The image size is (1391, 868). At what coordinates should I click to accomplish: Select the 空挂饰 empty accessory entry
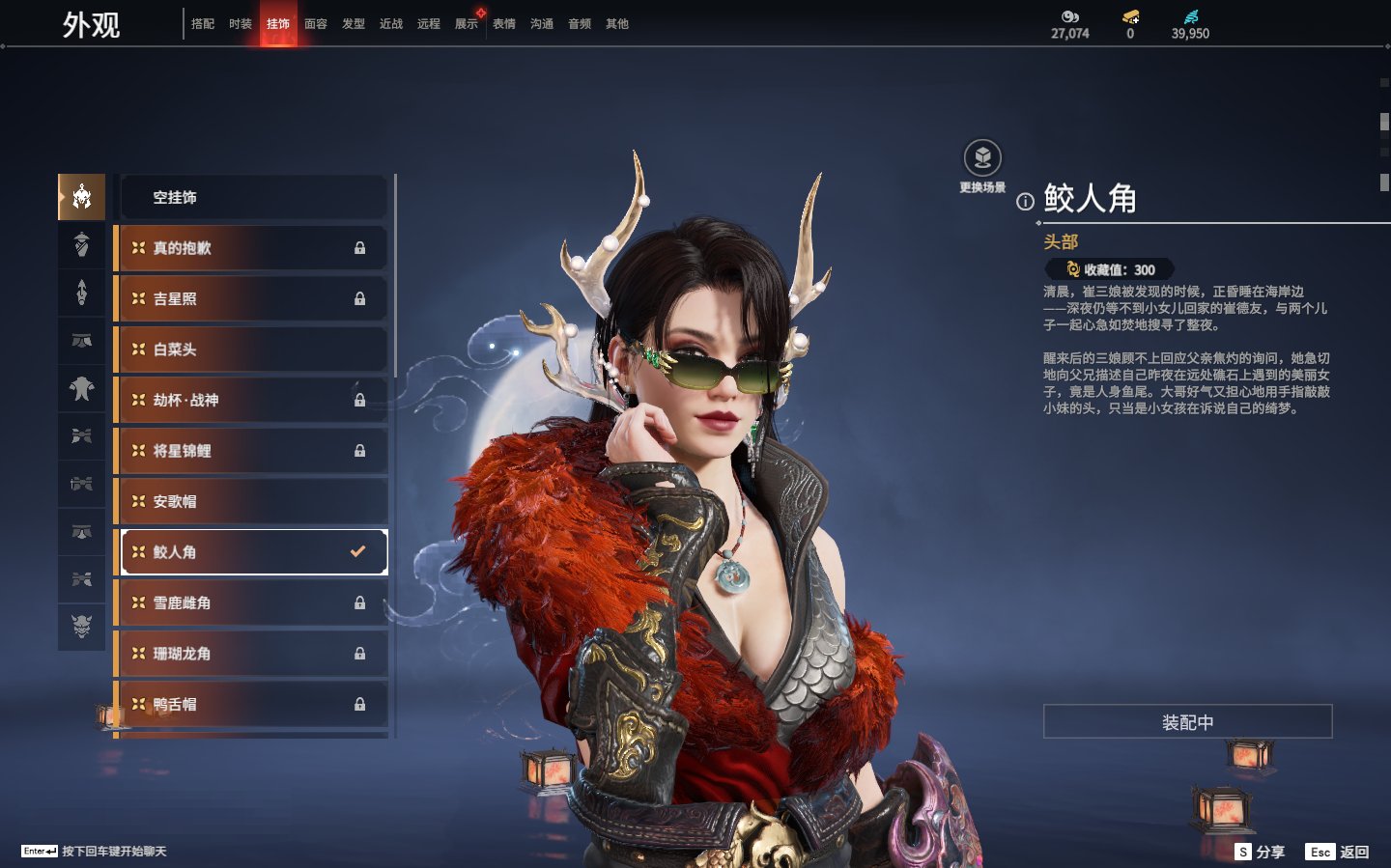(x=253, y=198)
